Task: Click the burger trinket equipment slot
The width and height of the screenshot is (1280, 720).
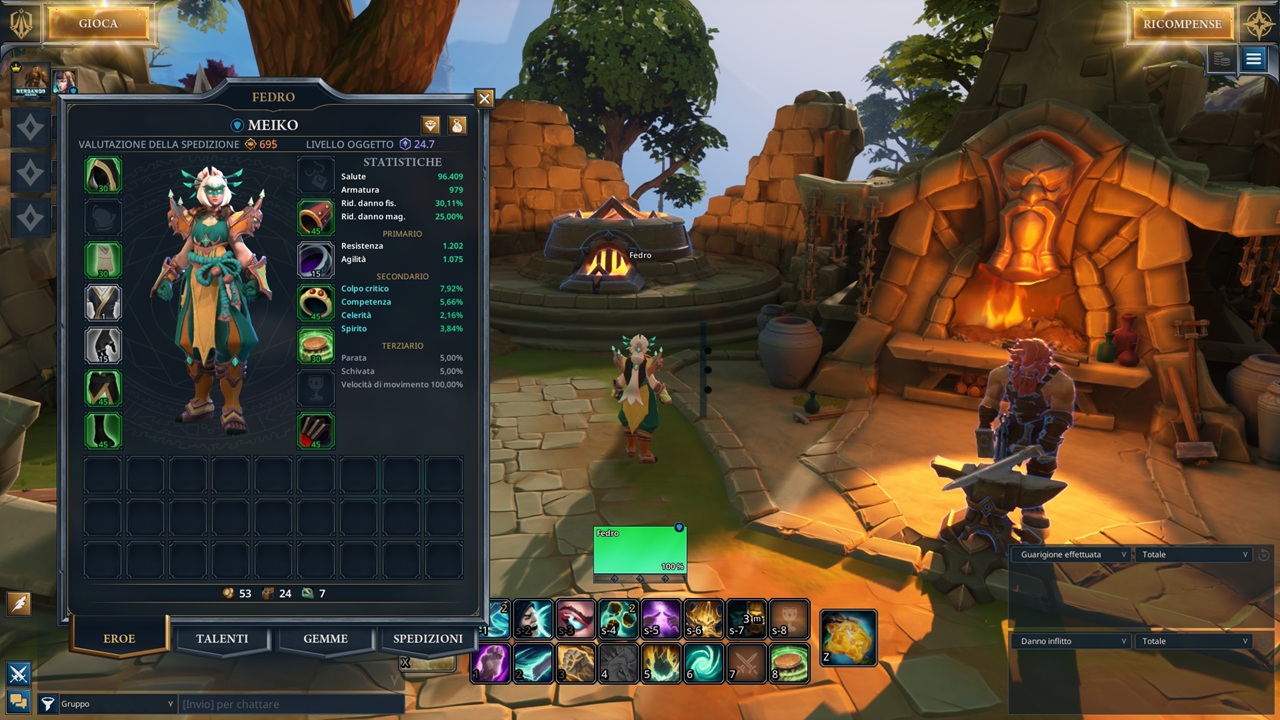Action: pyautogui.click(x=316, y=346)
